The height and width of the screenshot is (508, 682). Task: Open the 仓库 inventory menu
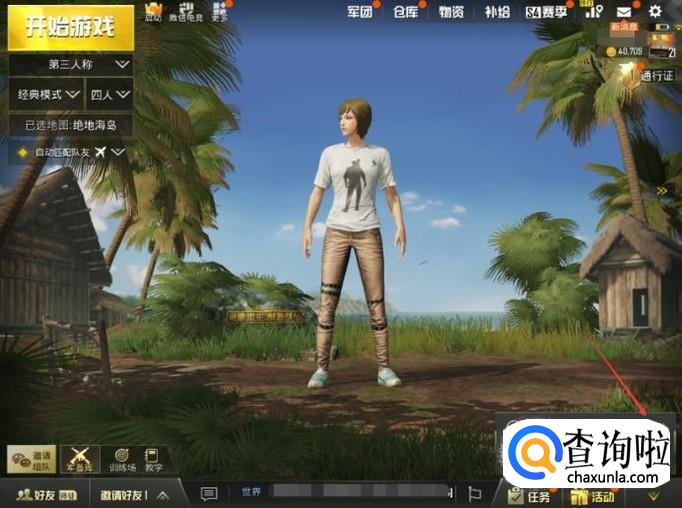point(404,12)
